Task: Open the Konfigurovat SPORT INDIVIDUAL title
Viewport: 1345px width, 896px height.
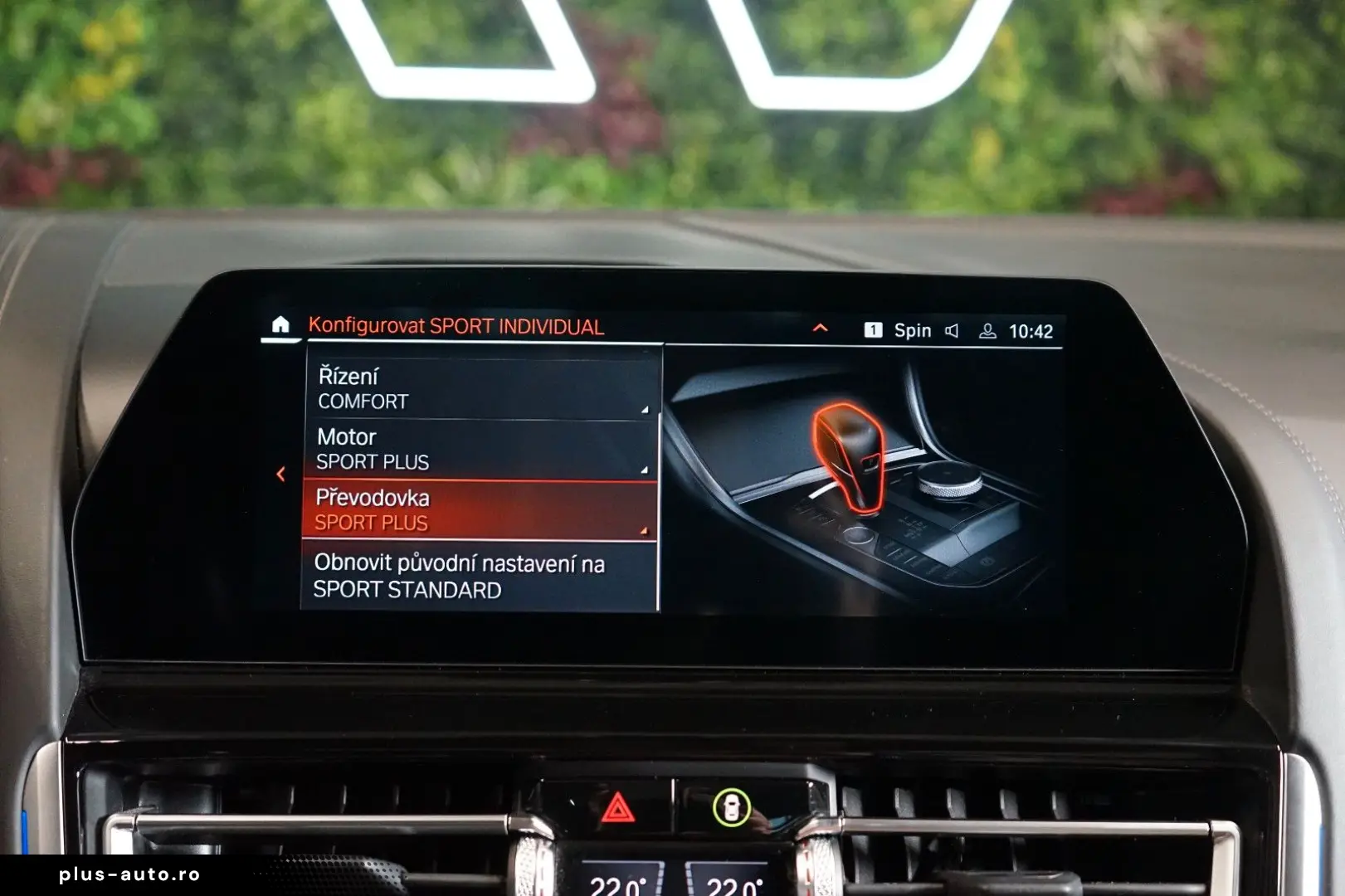Action: pos(455,327)
